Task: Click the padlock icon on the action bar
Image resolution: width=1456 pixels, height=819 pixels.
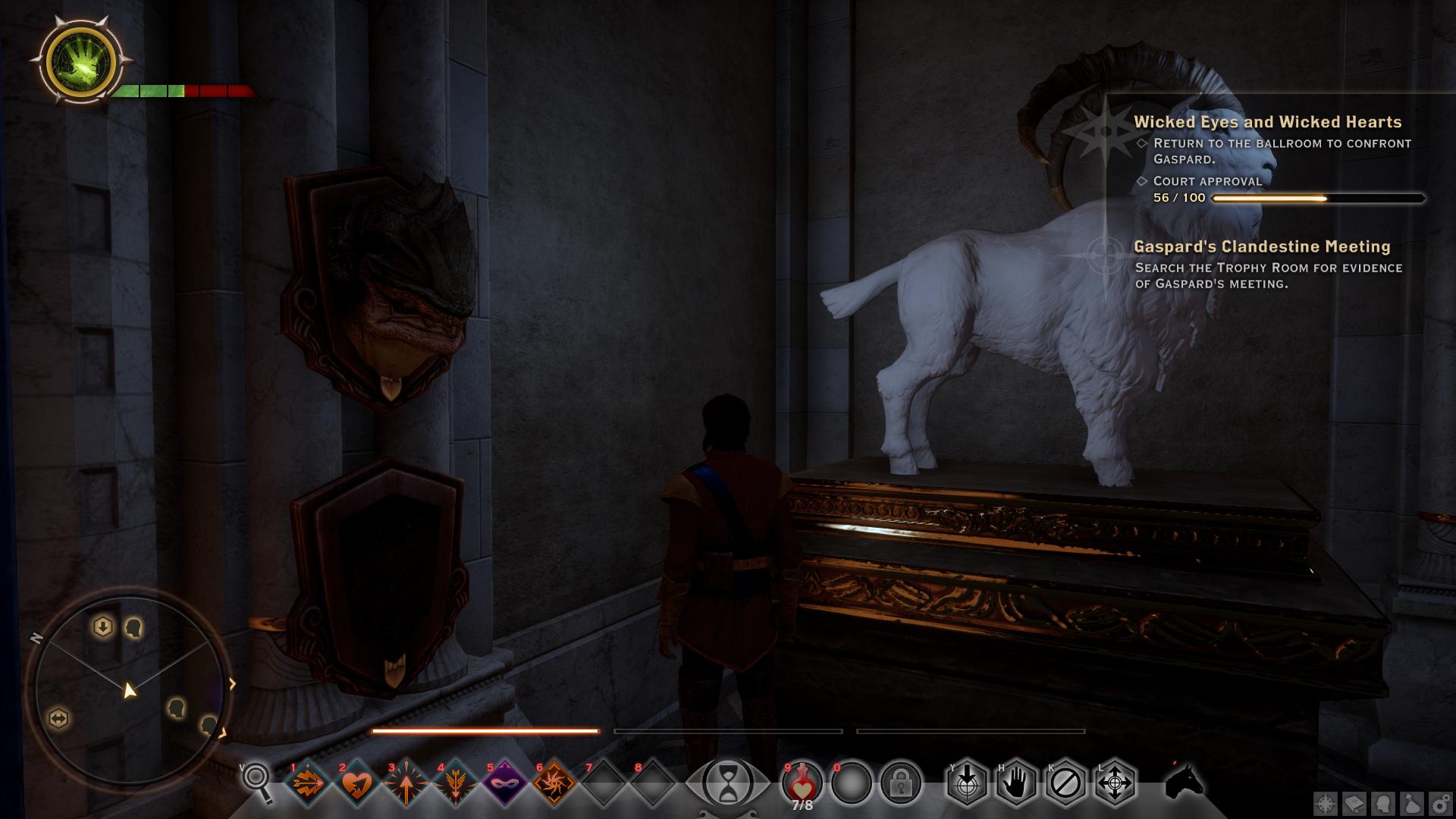Action: 900,783
